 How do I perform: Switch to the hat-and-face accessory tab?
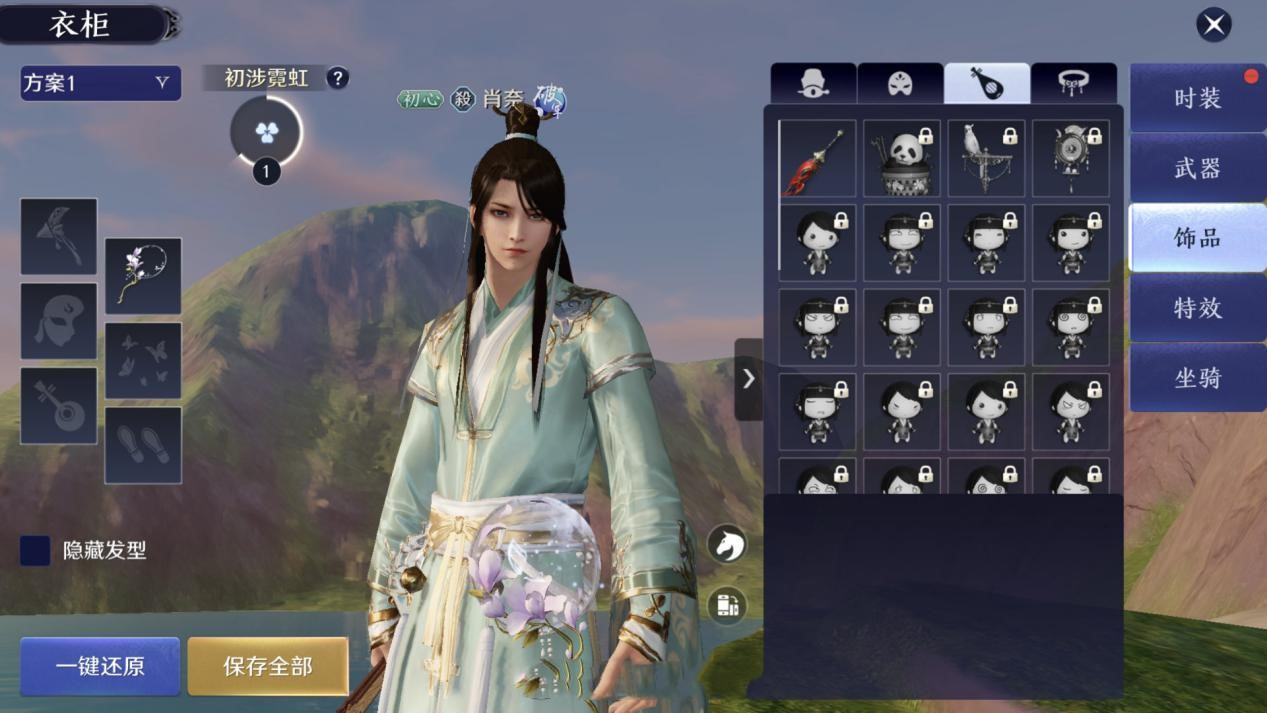pos(814,84)
